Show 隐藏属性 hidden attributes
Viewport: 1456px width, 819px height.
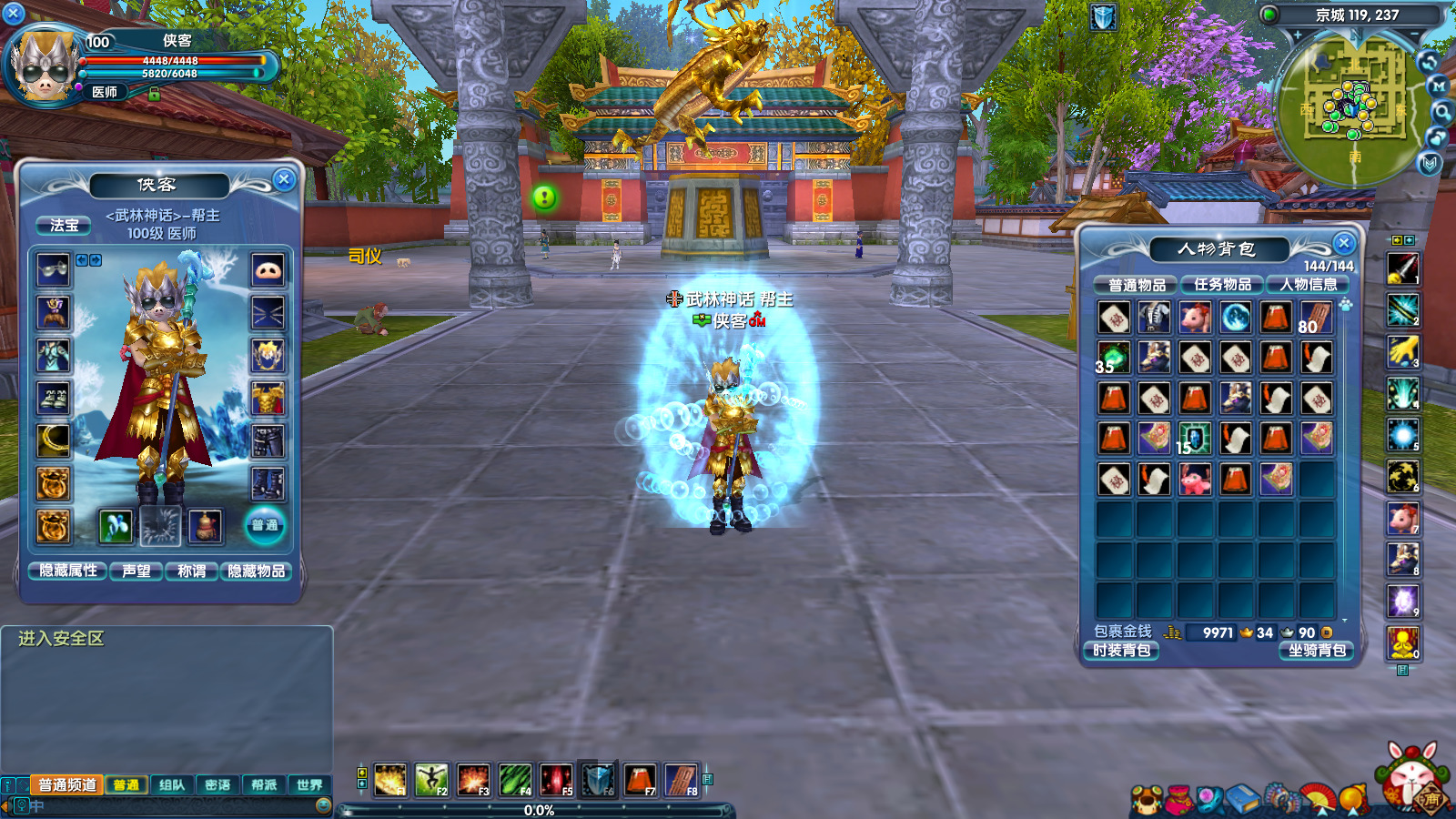click(x=68, y=571)
